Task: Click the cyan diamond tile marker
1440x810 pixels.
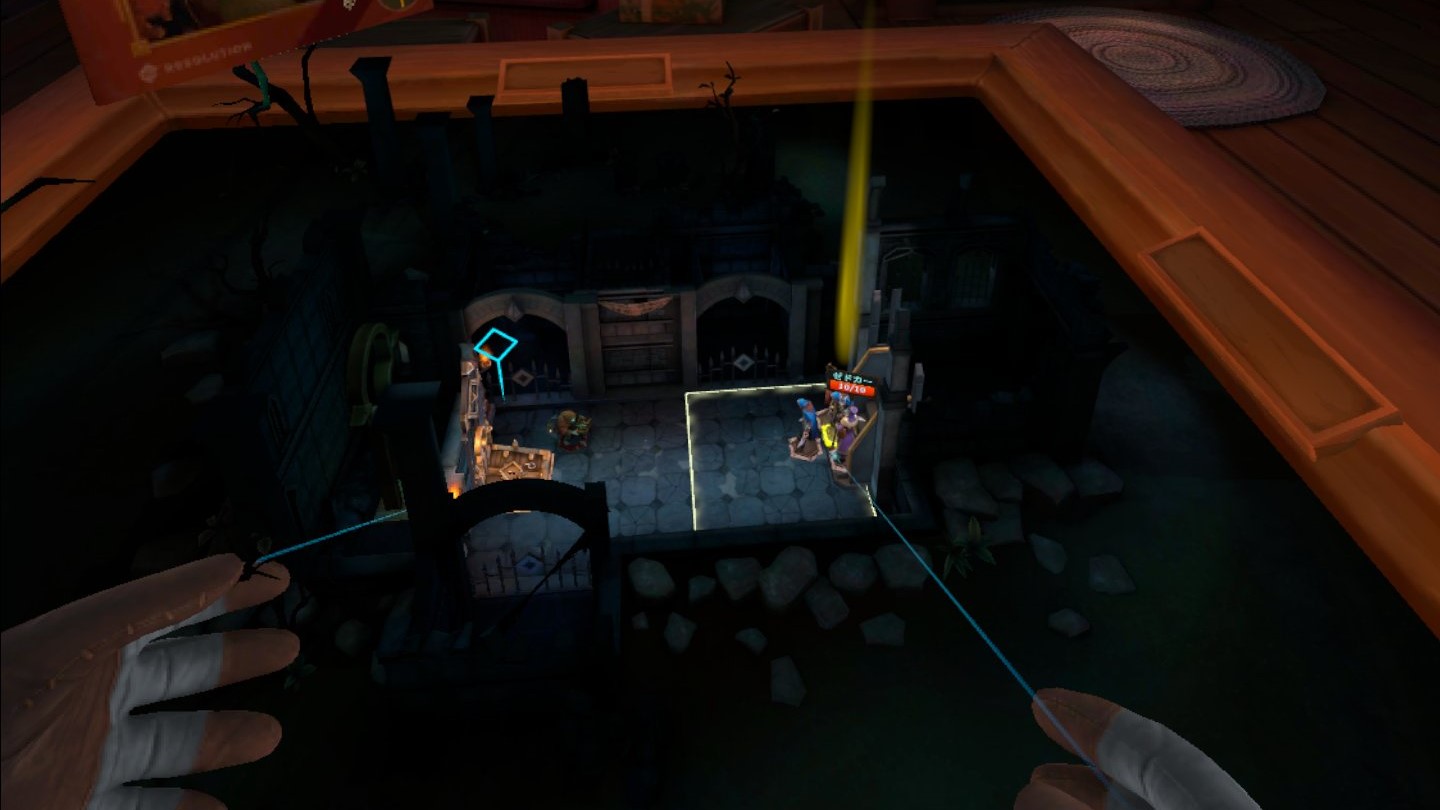Action: click(495, 346)
